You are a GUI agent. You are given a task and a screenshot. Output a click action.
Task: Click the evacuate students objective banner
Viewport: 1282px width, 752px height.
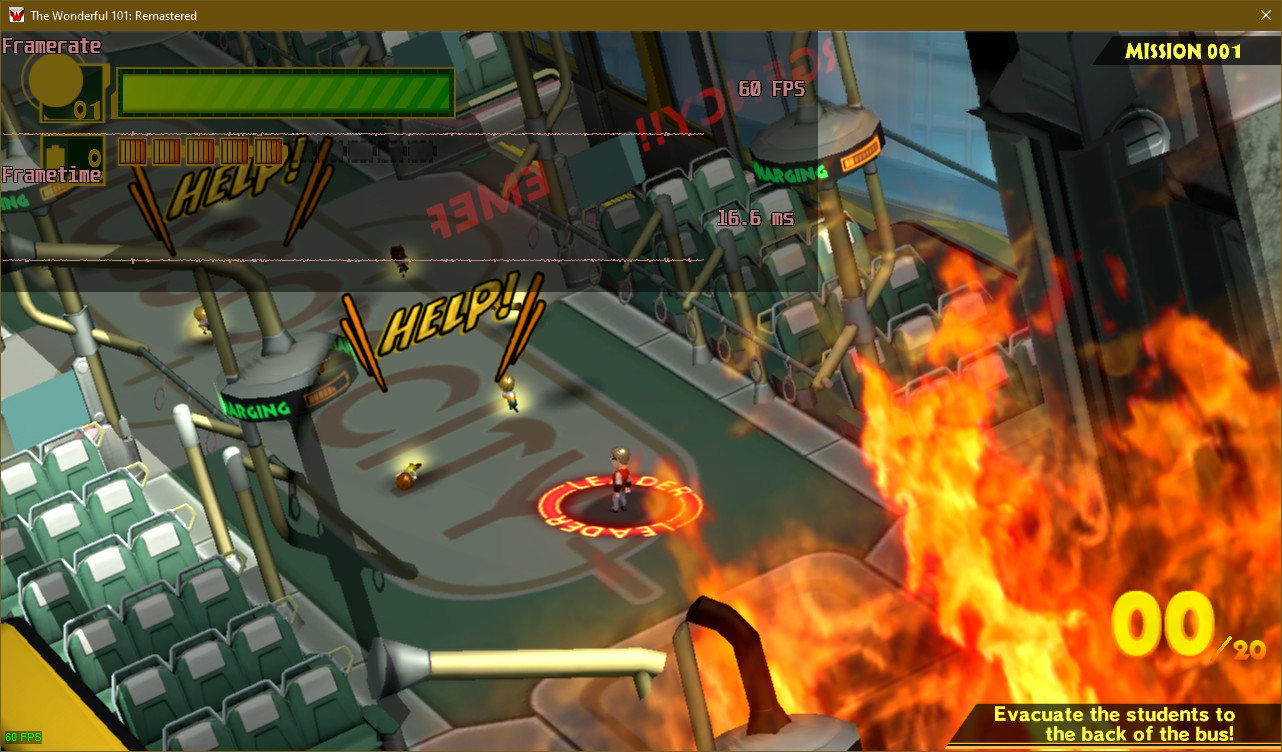click(1114, 724)
